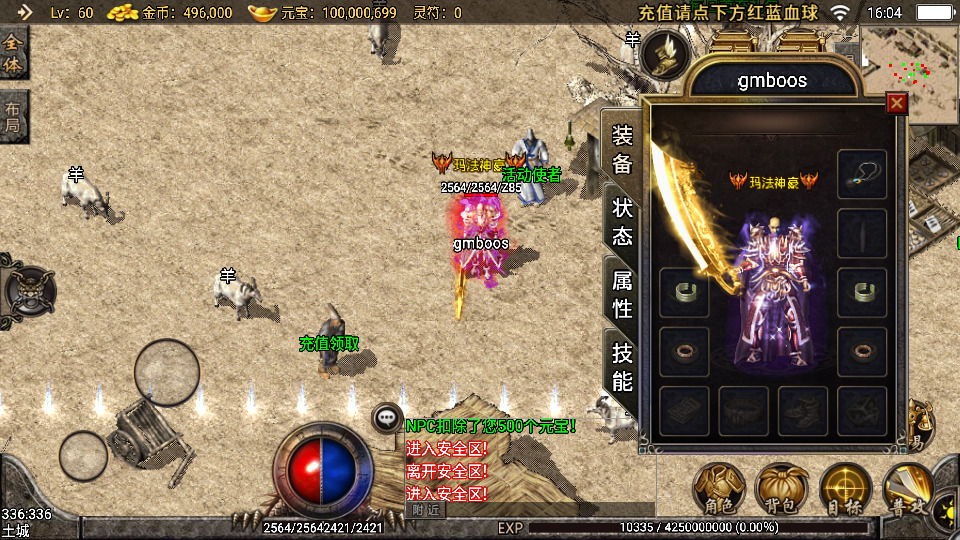Screen dimensions: 960x540
Task: Open the 布局 layout button
Action: pyautogui.click(x=14, y=118)
